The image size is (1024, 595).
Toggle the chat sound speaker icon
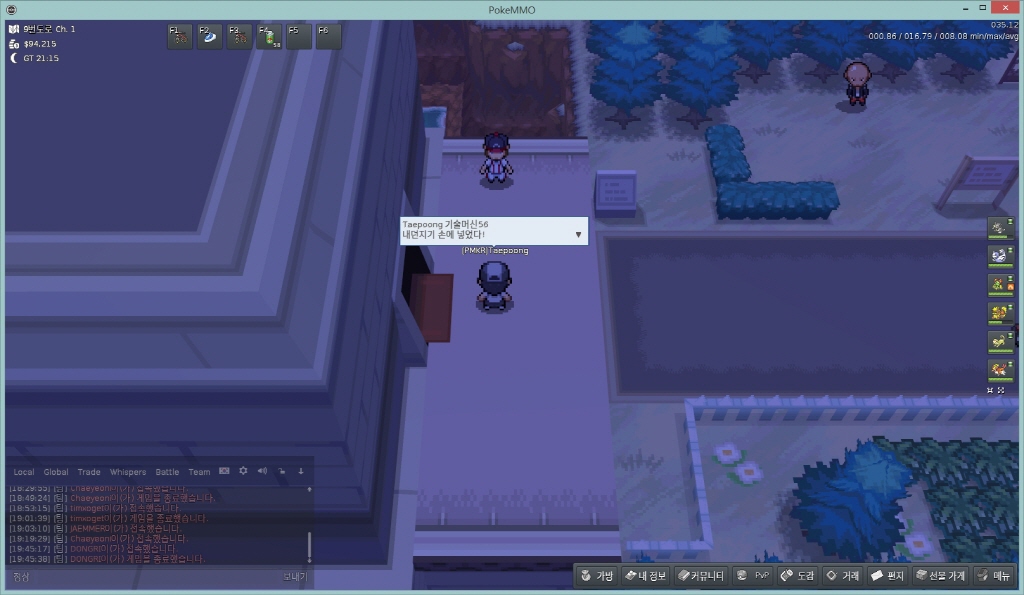(x=262, y=471)
